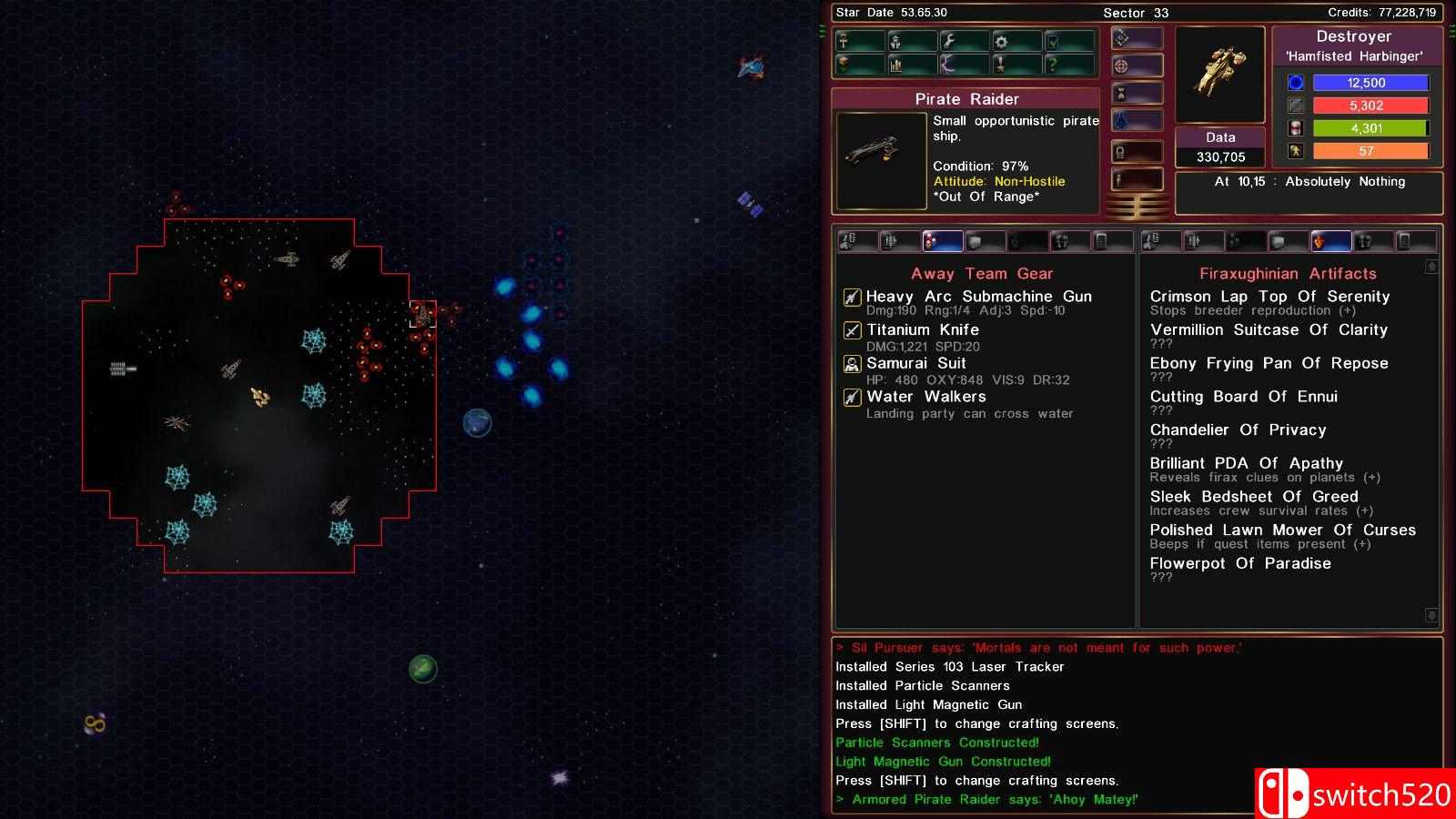The image size is (1456, 819).
Task: Choose the Titanium Knife gear entry
Action: click(922, 330)
